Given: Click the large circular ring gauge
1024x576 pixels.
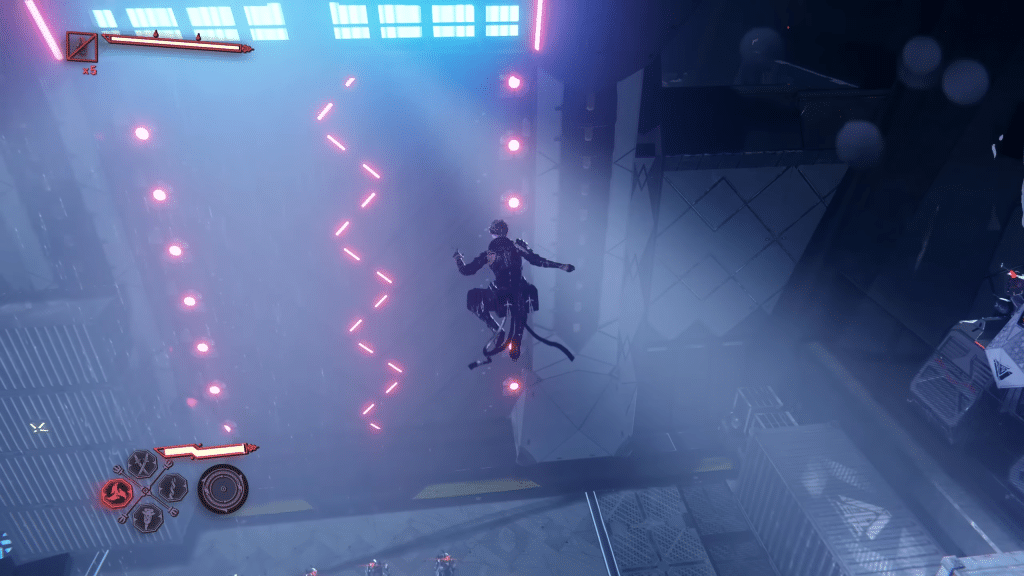Looking at the screenshot, I should [x=222, y=489].
